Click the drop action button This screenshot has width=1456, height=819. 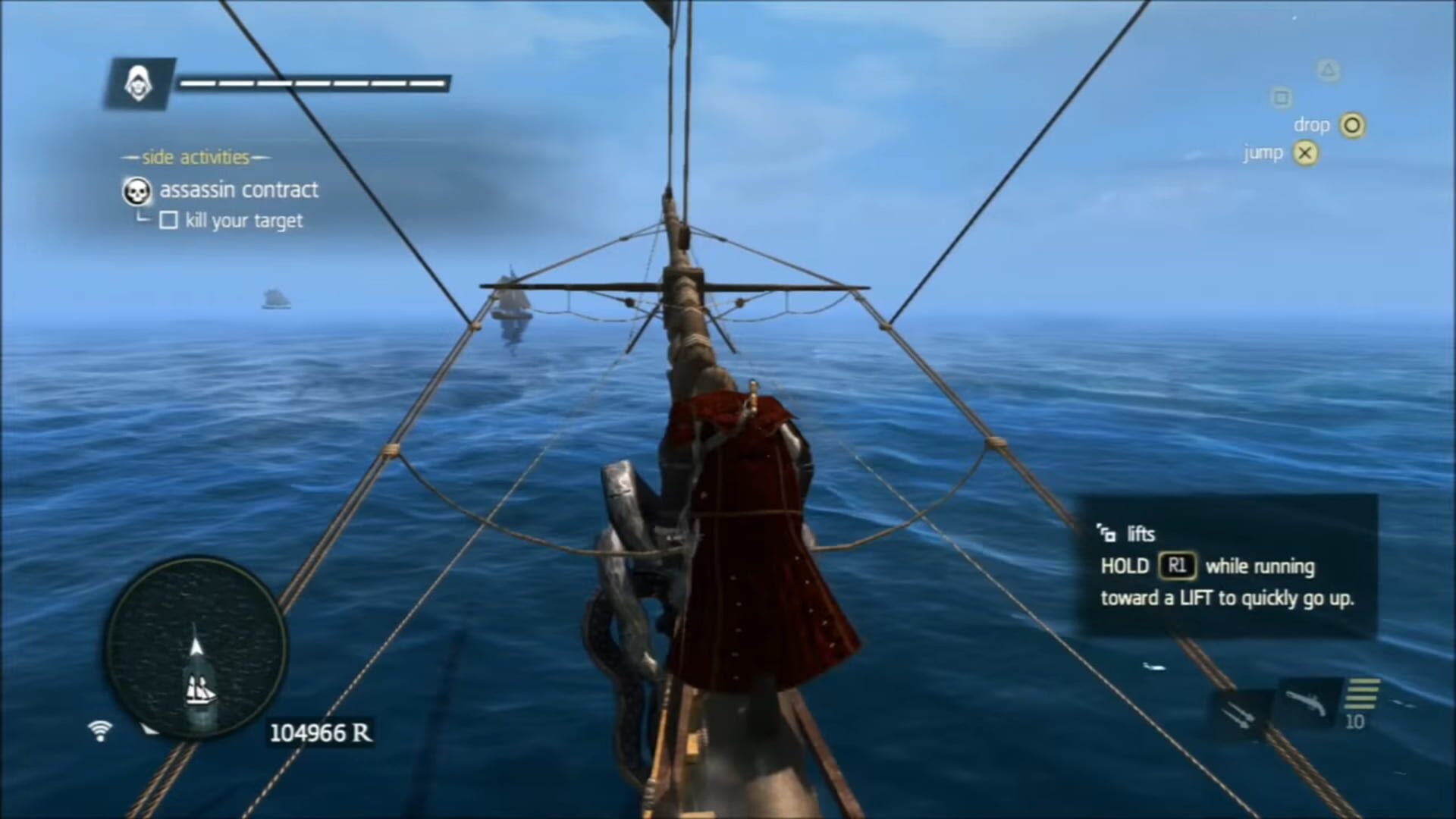click(1311, 124)
